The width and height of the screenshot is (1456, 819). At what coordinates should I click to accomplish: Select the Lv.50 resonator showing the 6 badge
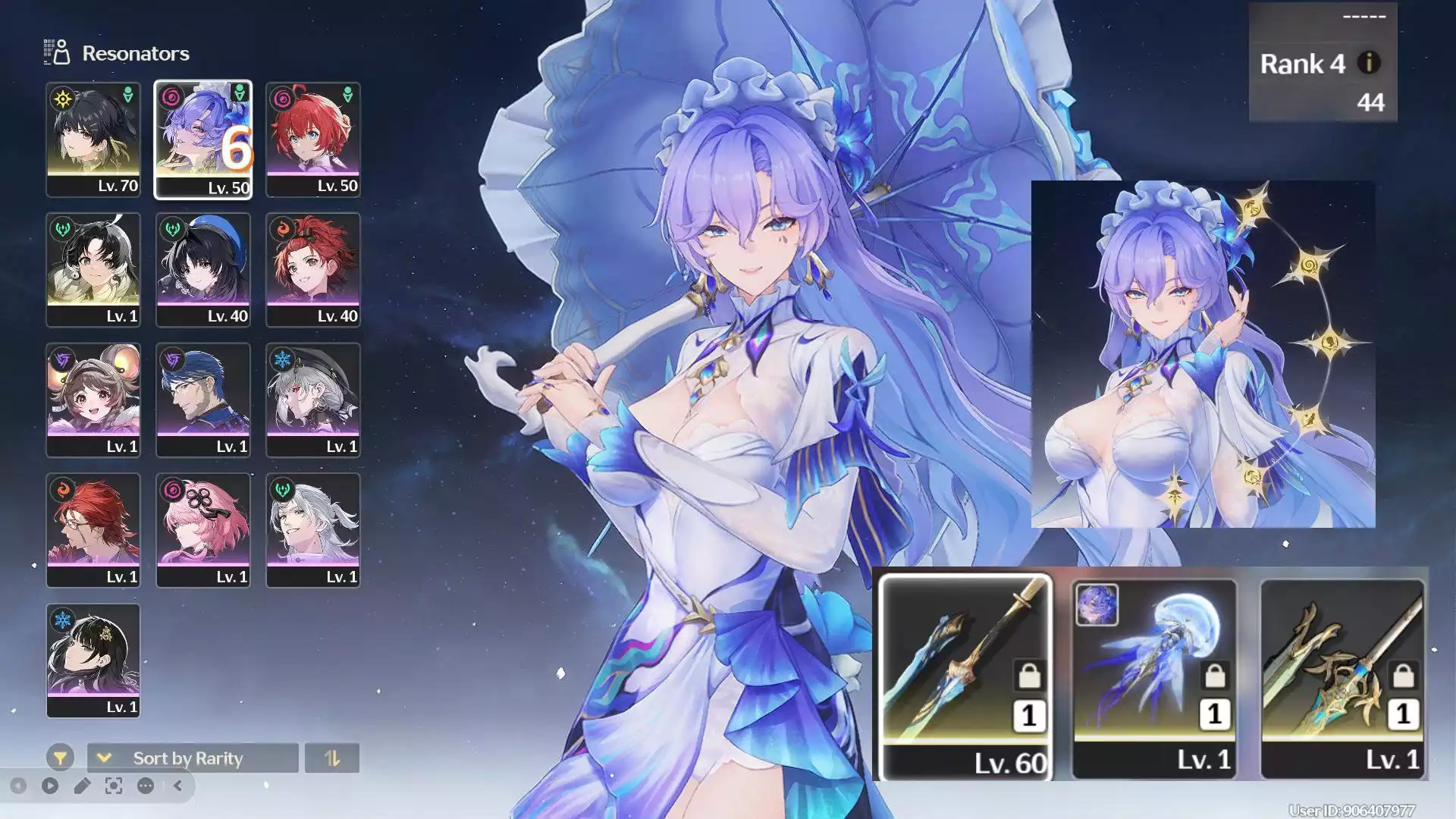[203, 140]
